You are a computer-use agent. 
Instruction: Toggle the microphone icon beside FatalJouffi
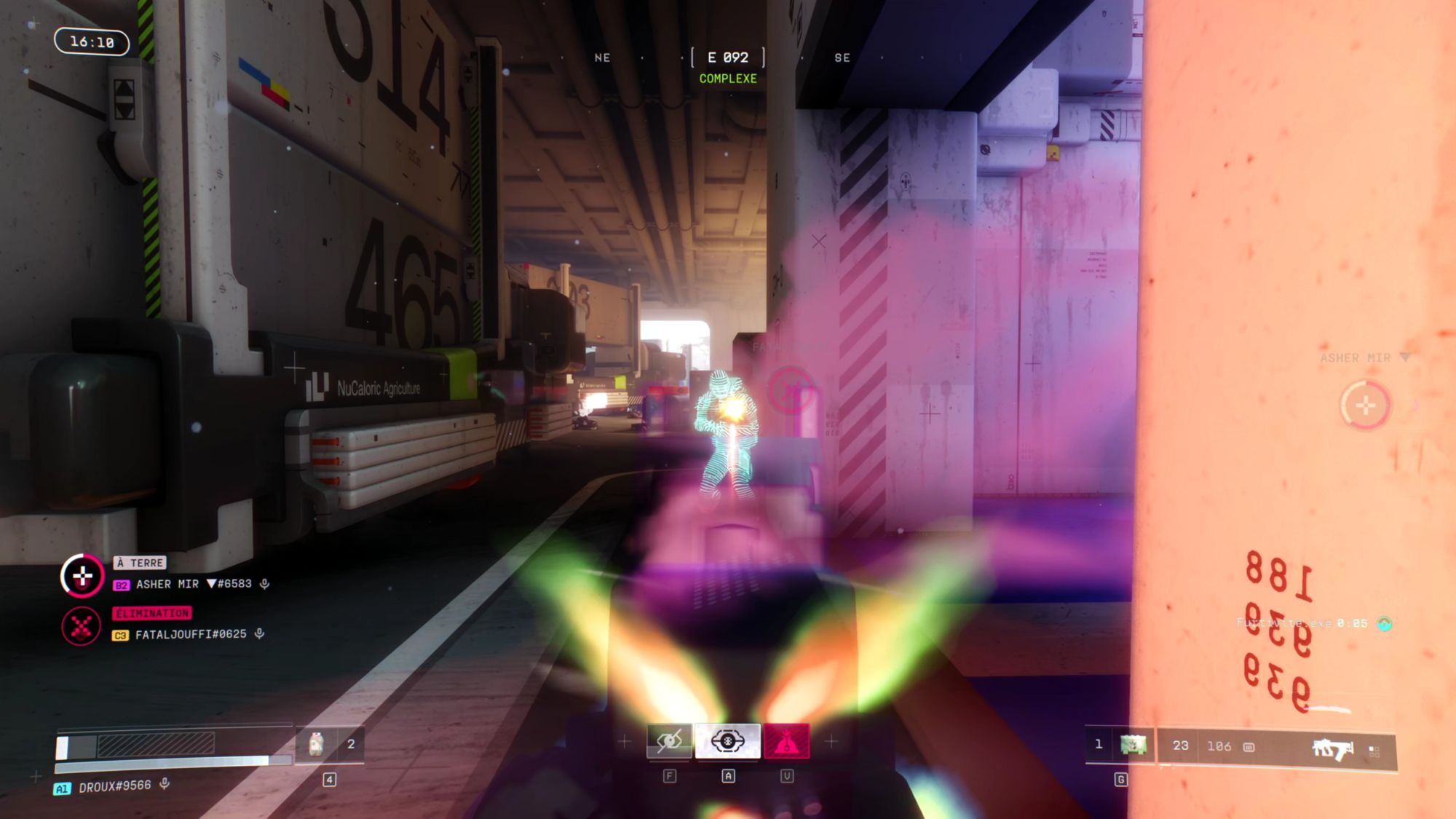coord(260,634)
